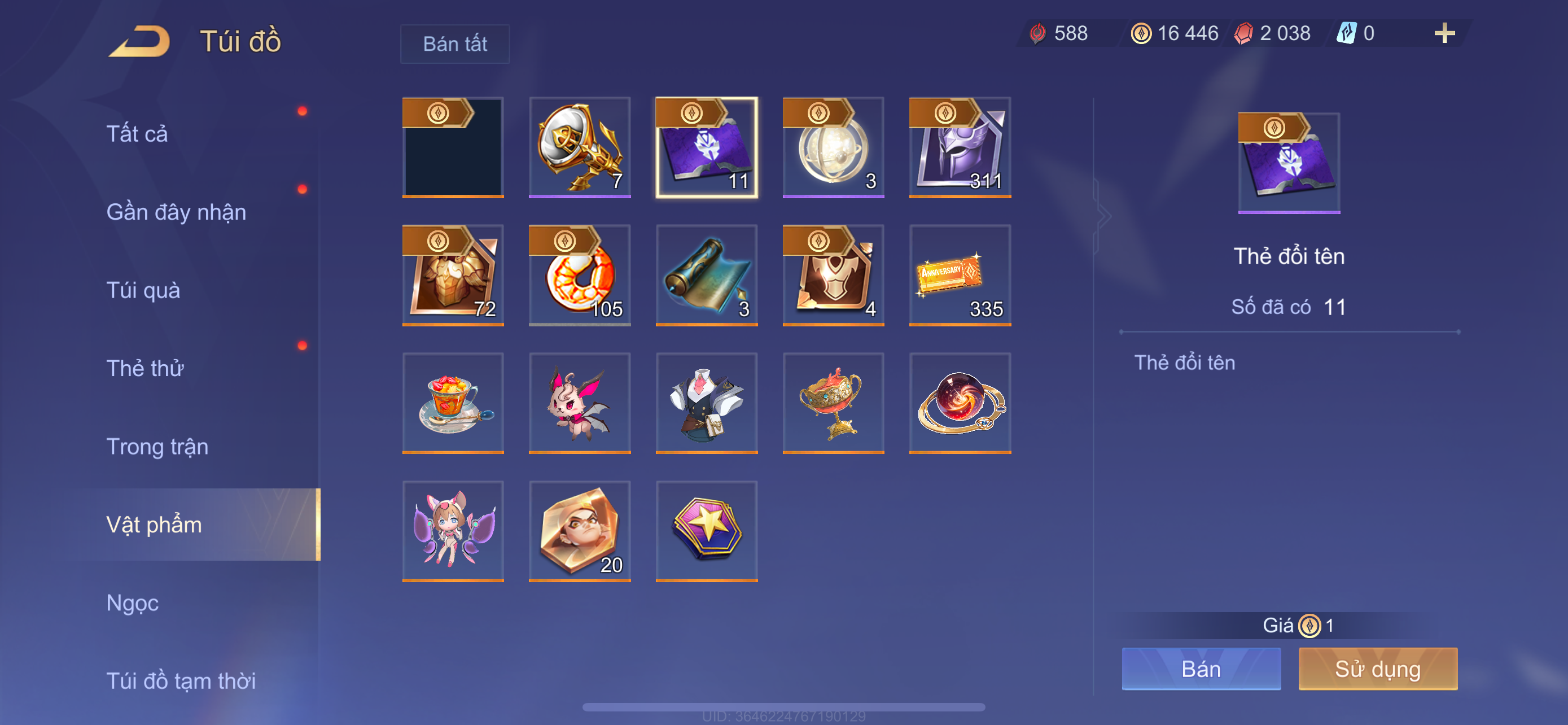
Task: Go back using the golden arrow button
Action: click(139, 41)
